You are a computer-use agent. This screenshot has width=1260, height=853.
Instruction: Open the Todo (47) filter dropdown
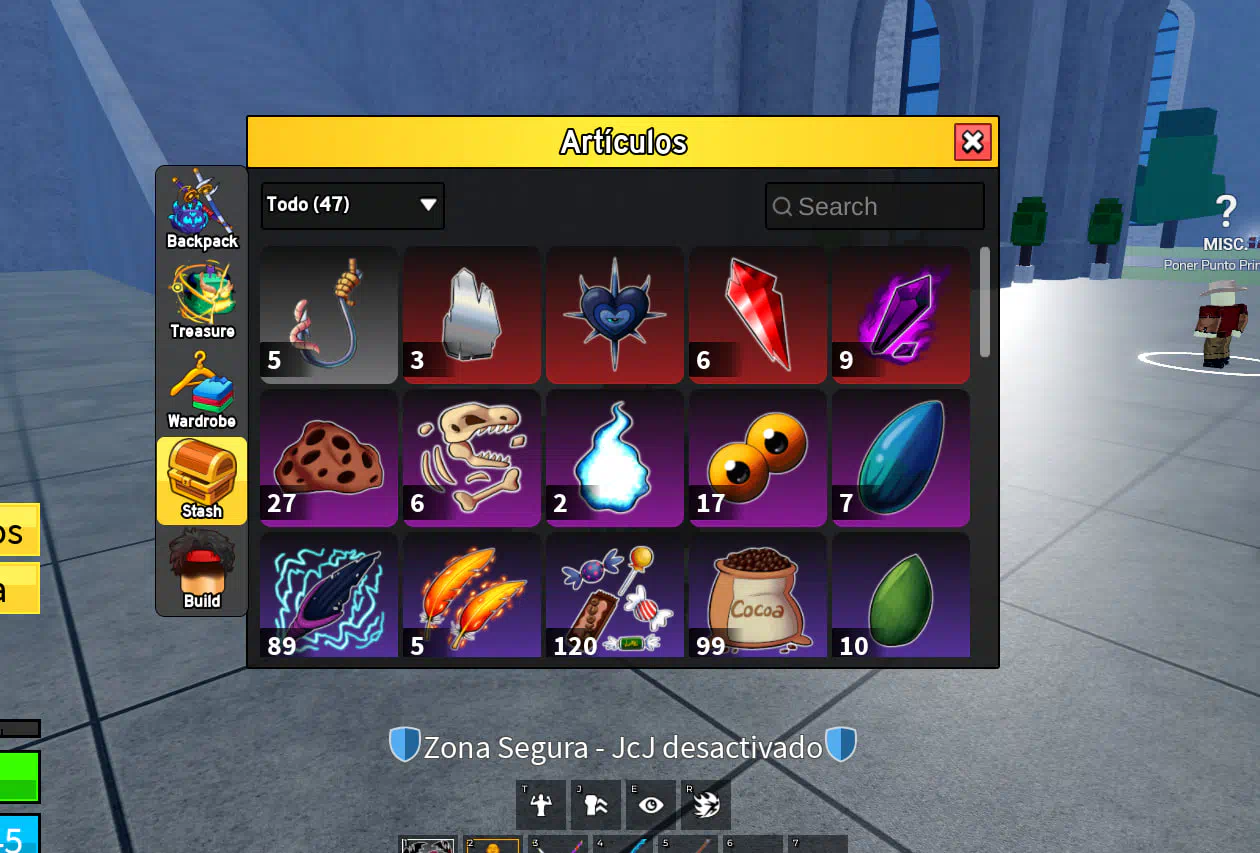(x=352, y=205)
